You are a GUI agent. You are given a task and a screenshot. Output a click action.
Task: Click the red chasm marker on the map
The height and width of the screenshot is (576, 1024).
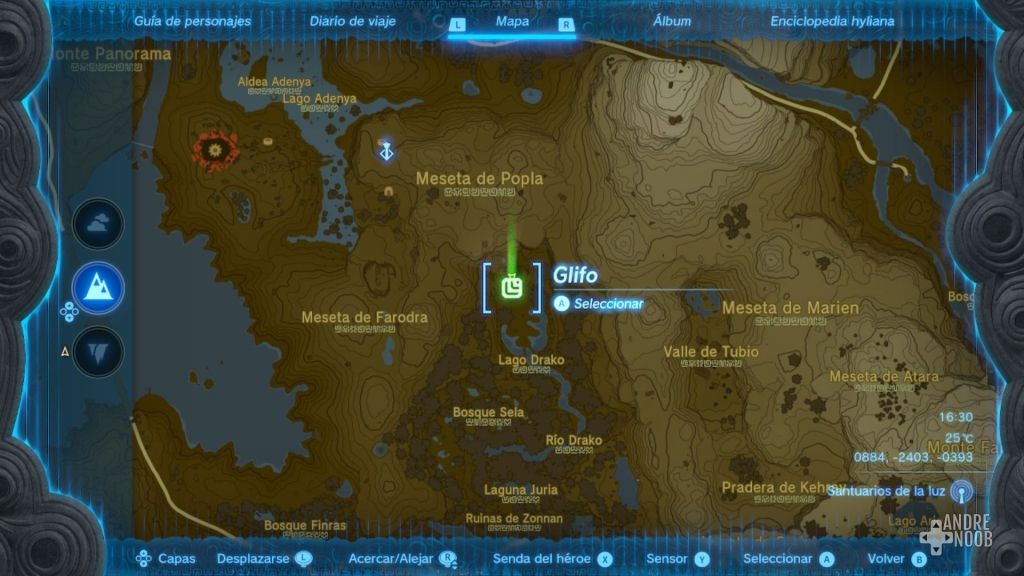click(x=214, y=151)
